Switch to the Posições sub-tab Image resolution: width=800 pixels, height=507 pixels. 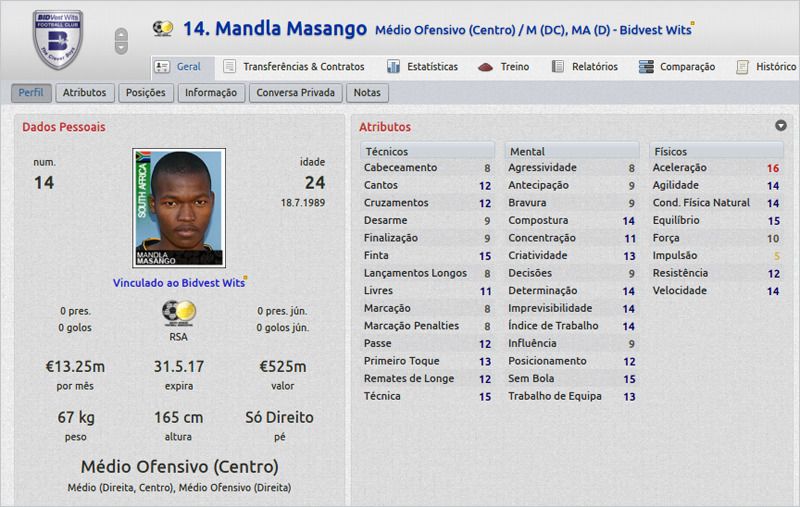click(146, 93)
